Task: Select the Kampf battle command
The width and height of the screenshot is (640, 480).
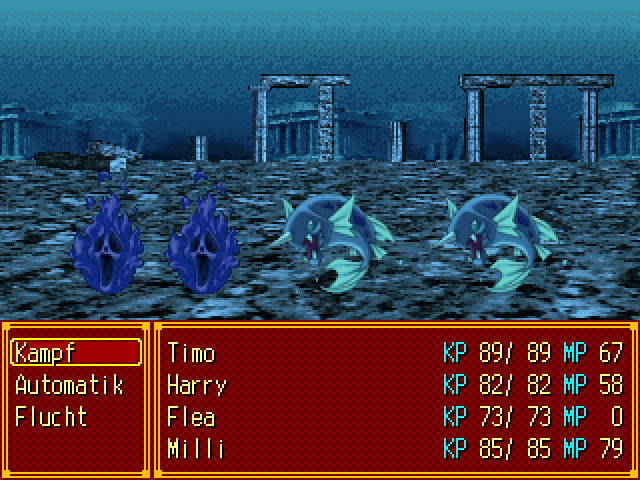Action: pyautogui.click(x=74, y=353)
